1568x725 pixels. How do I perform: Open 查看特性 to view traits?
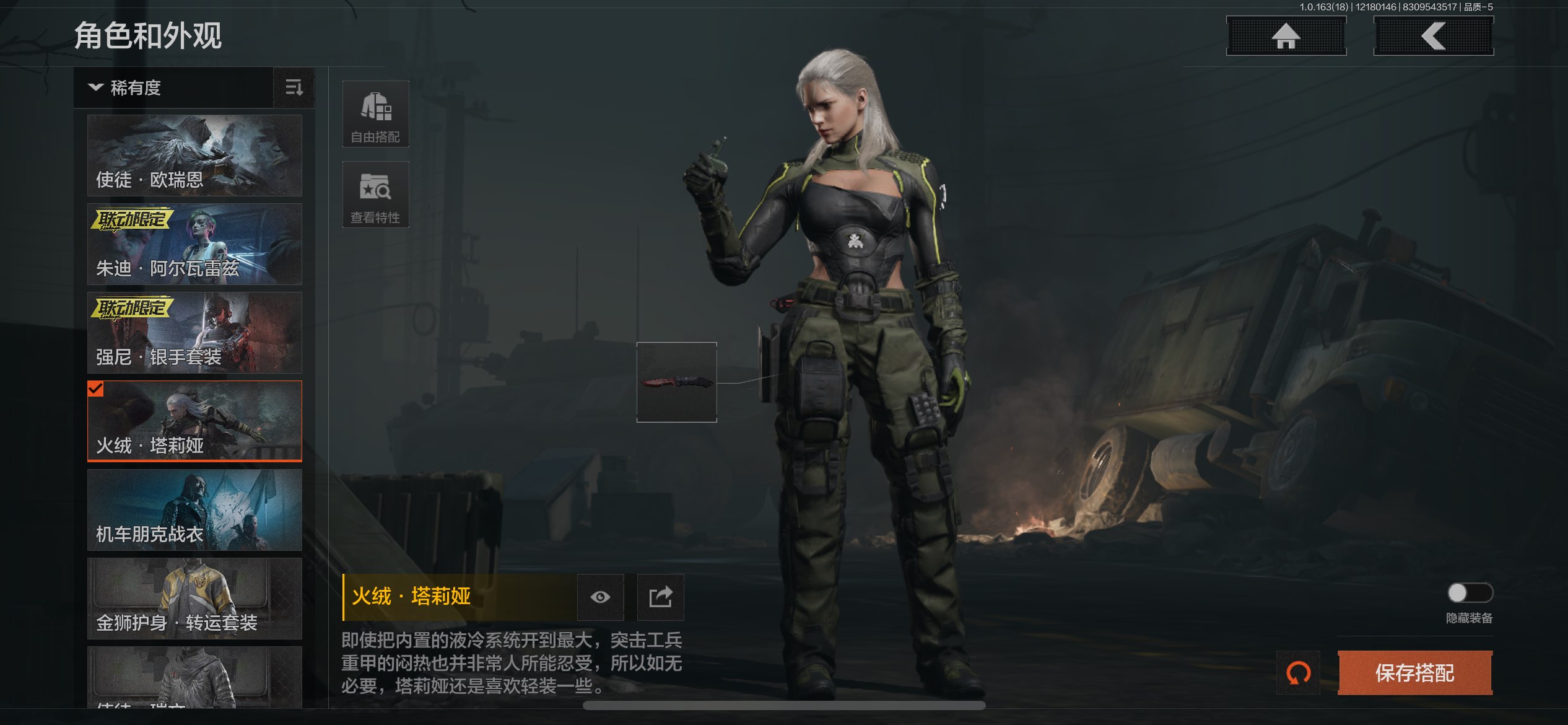(375, 195)
